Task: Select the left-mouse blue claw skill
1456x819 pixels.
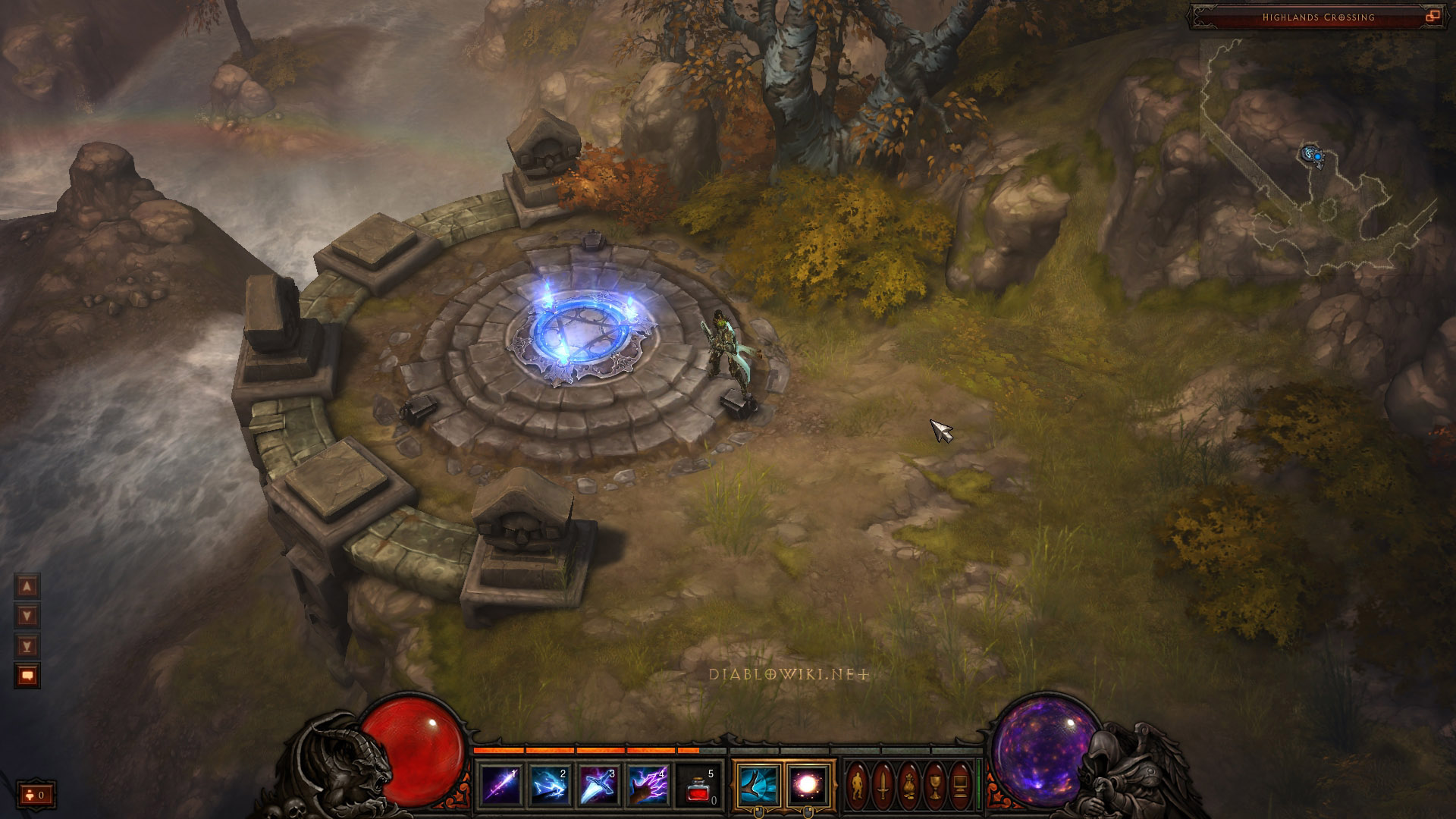Action: 758,785
